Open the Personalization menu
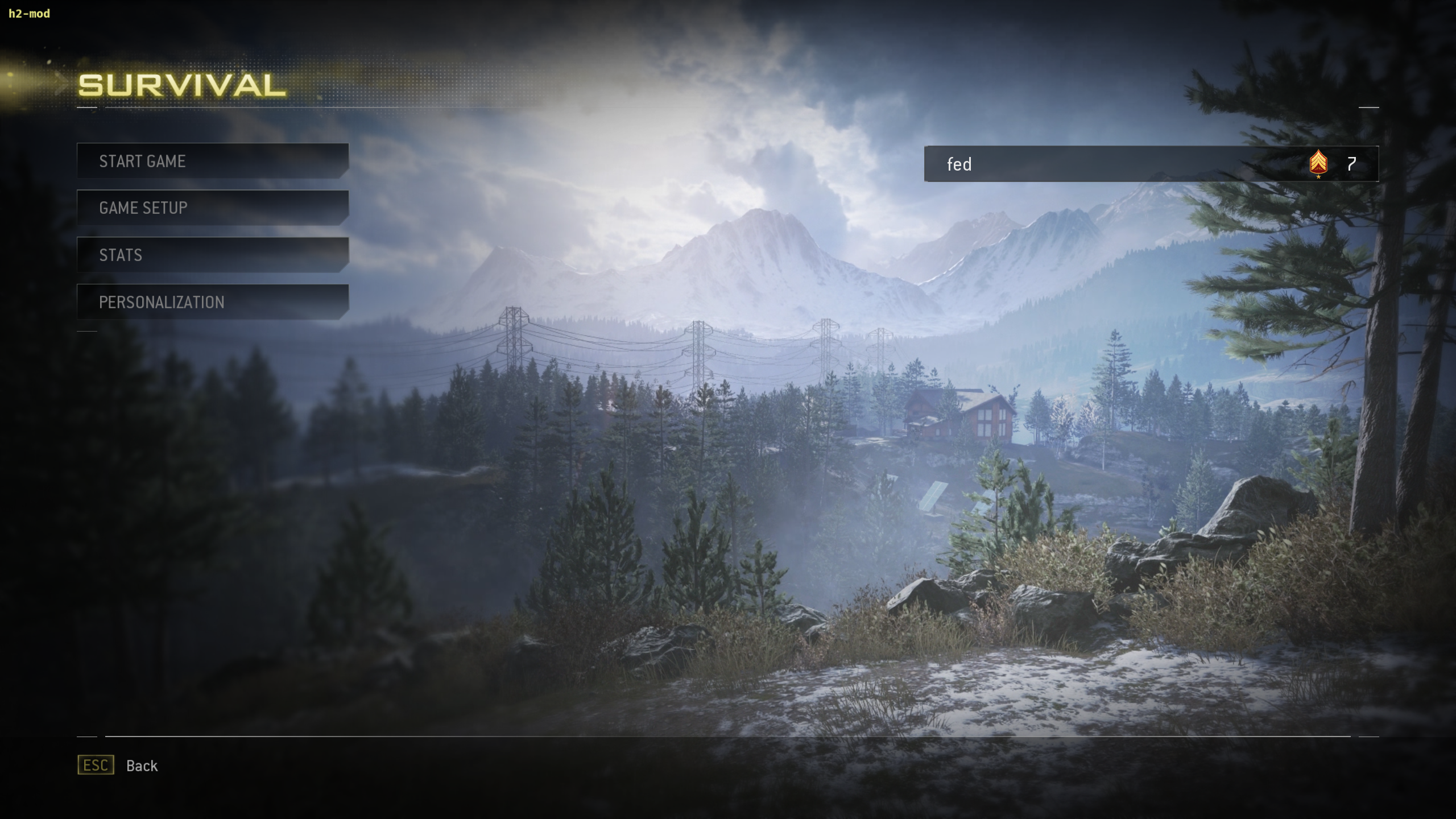The image size is (1456, 819). (212, 302)
